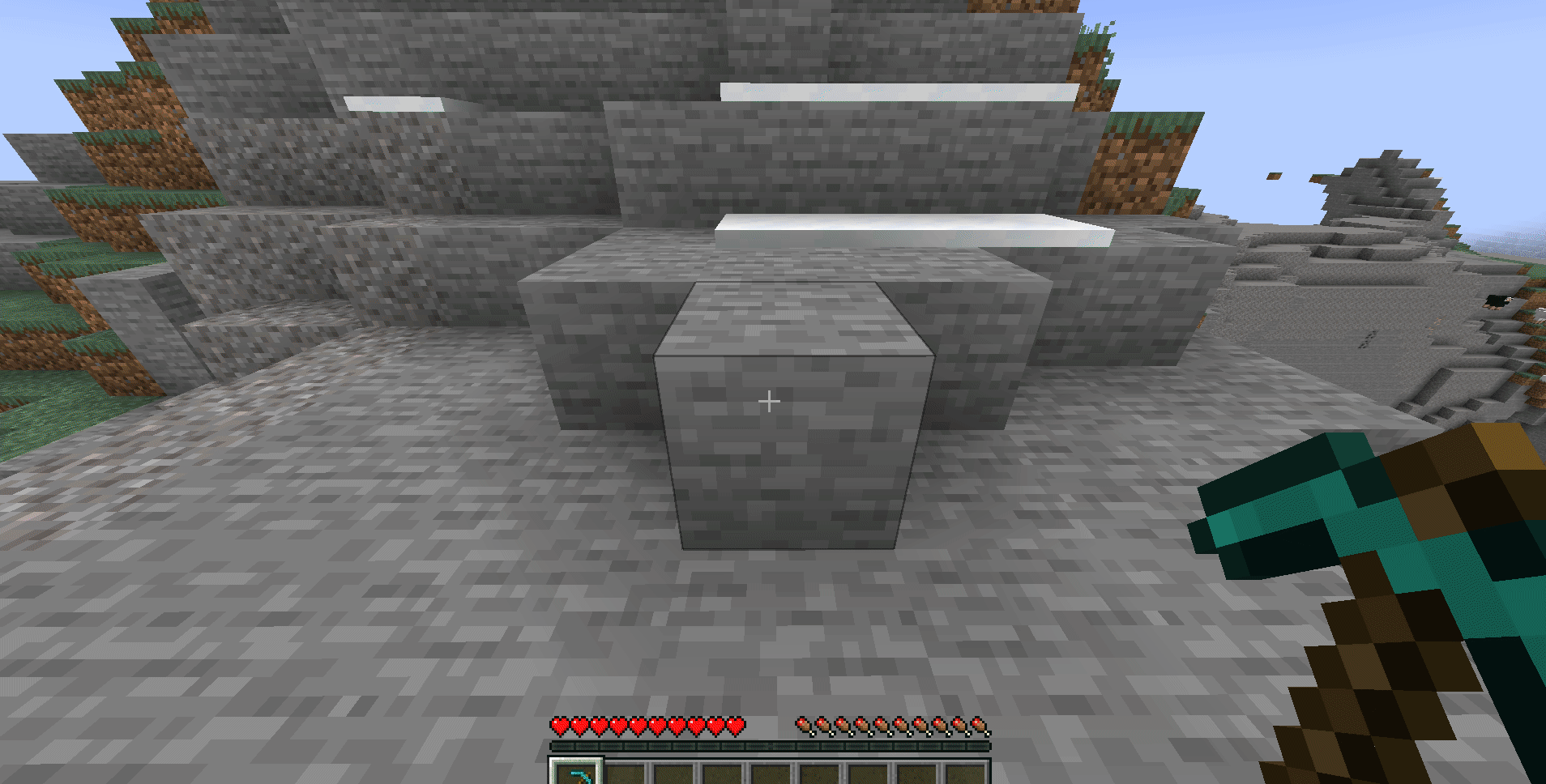Click the crosshair at screen center

[769, 400]
